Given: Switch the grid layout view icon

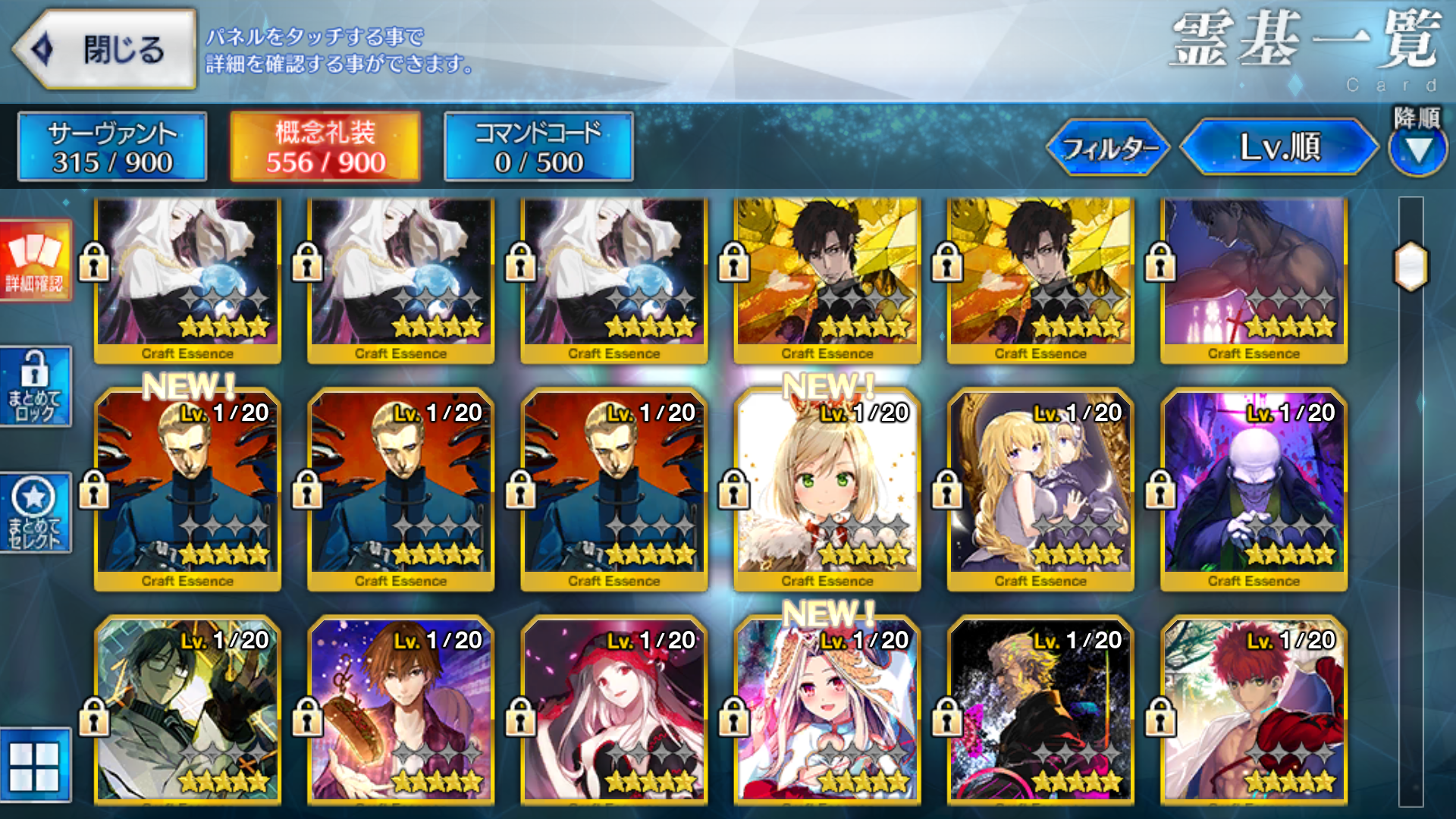Looking at the screenshot, I should (35, 764).
